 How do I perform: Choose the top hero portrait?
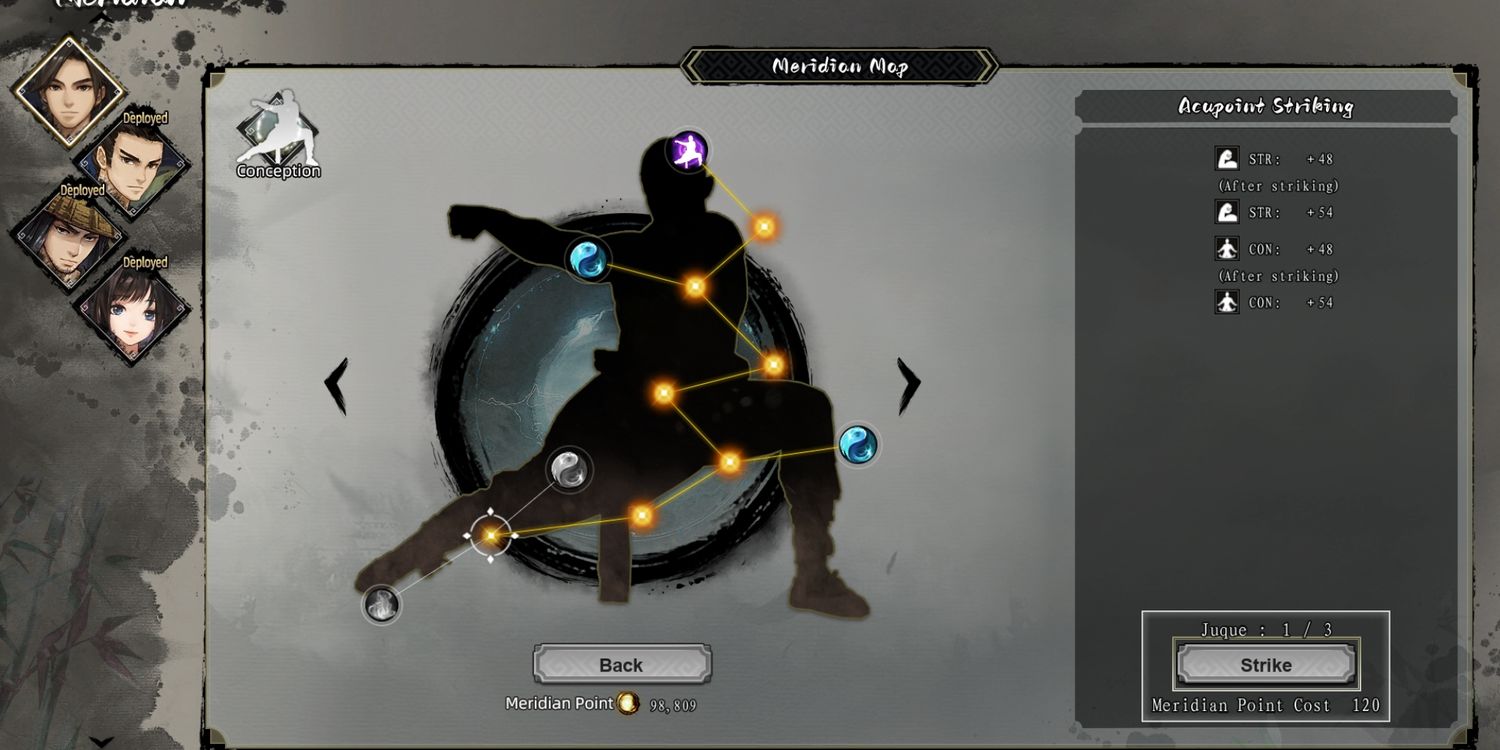(68, 88)
